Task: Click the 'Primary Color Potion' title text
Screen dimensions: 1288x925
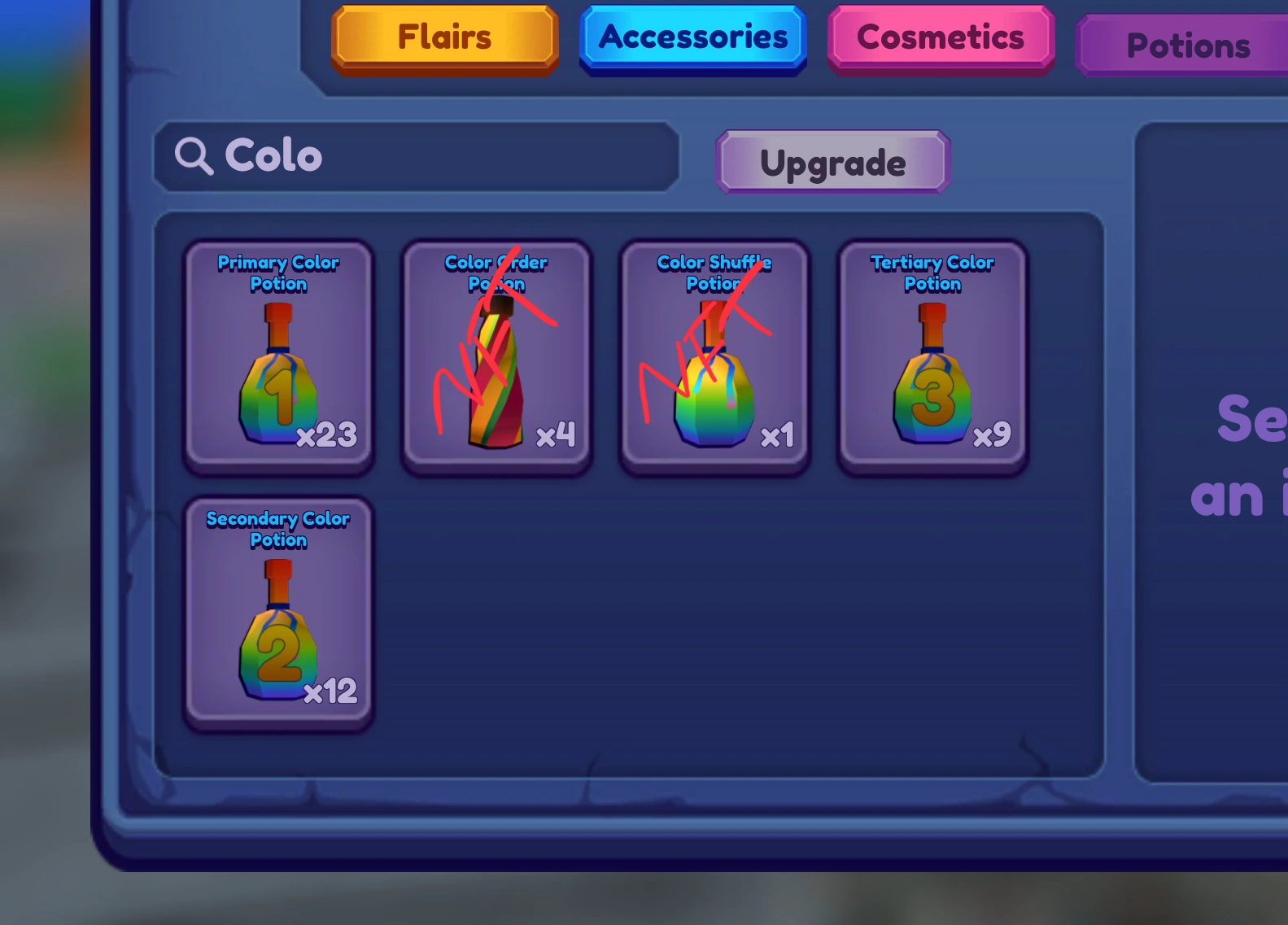Action: [277, 273]
